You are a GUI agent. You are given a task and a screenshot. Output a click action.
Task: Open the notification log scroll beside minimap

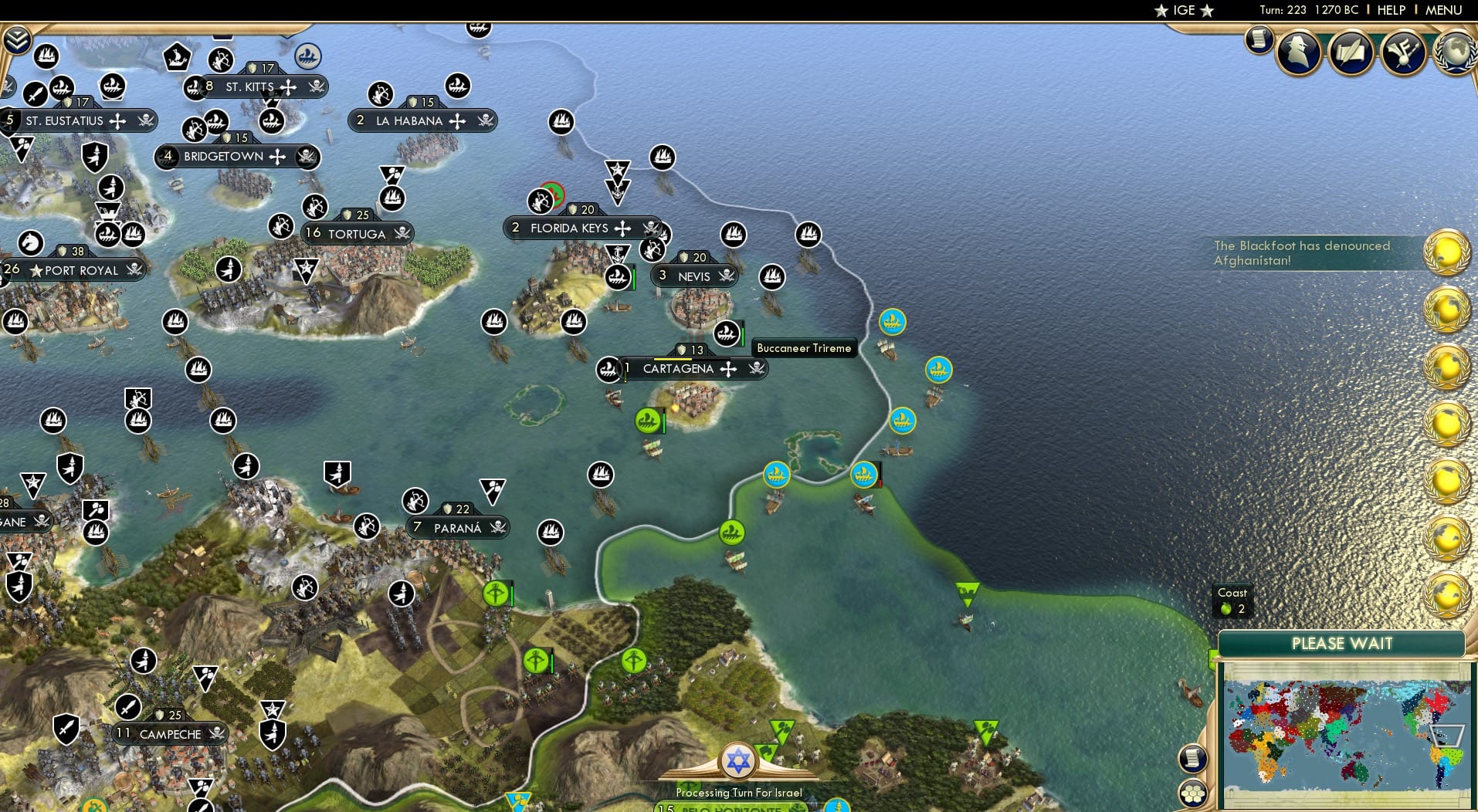1192,759
